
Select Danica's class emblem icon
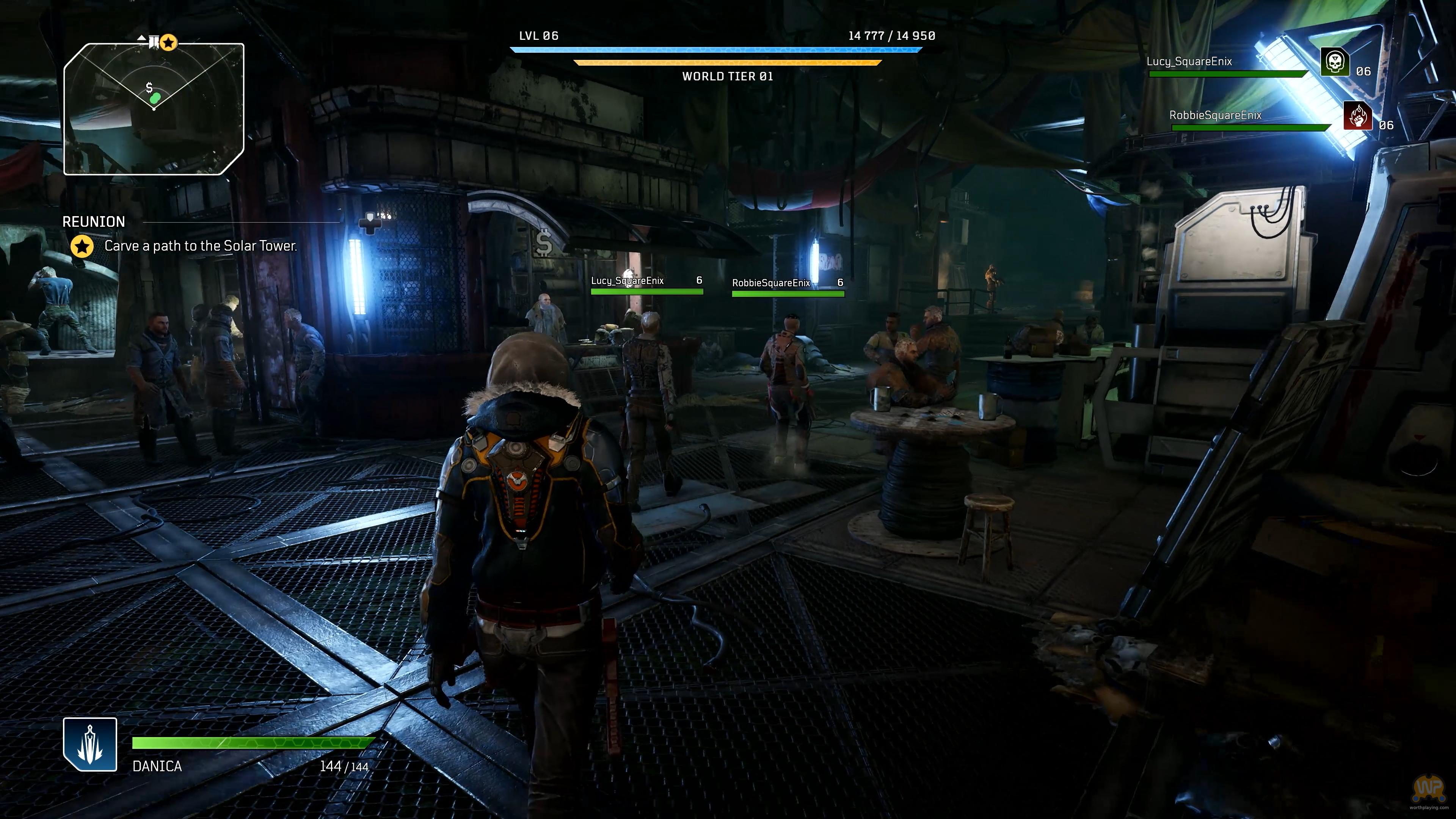coord(91,744)
